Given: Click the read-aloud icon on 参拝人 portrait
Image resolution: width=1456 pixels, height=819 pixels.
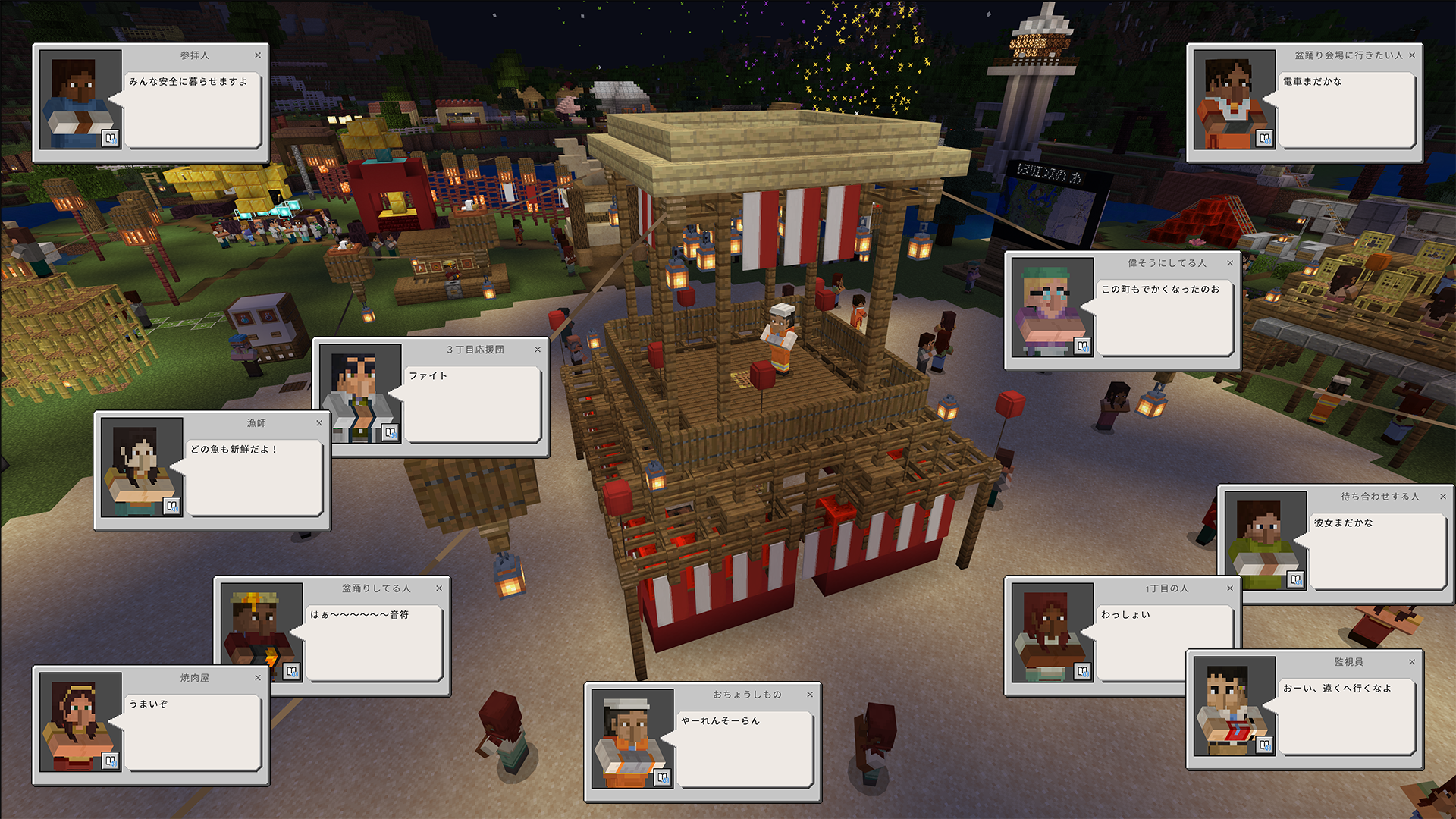Looking at the screenshot, I should (111, 138).
